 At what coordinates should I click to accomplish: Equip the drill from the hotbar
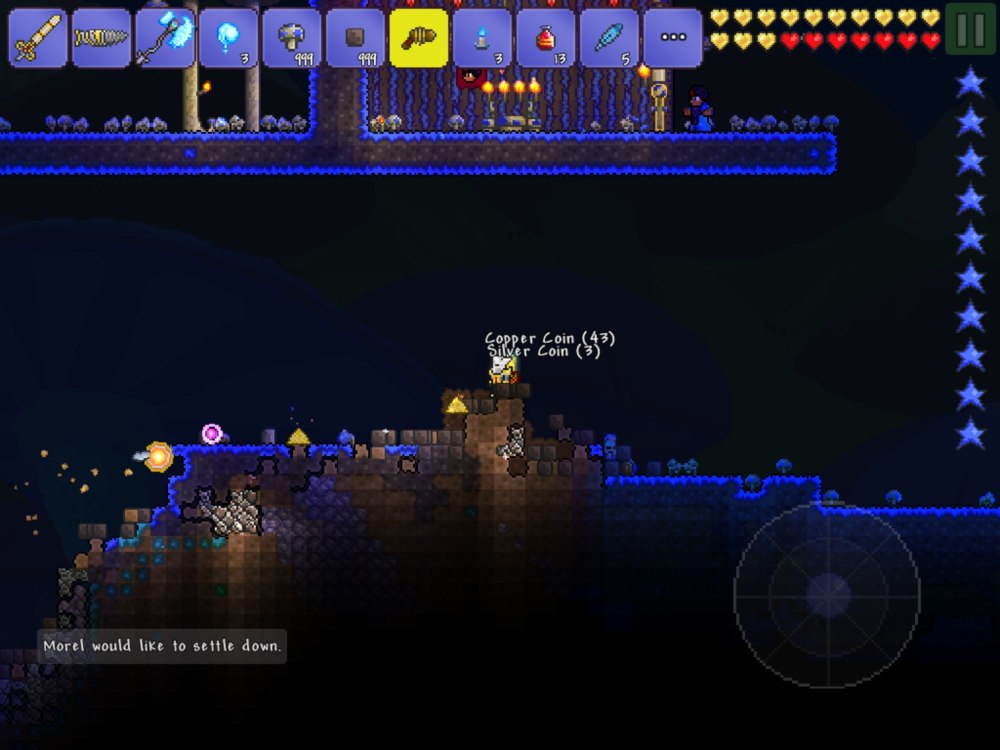pos(101,38)
